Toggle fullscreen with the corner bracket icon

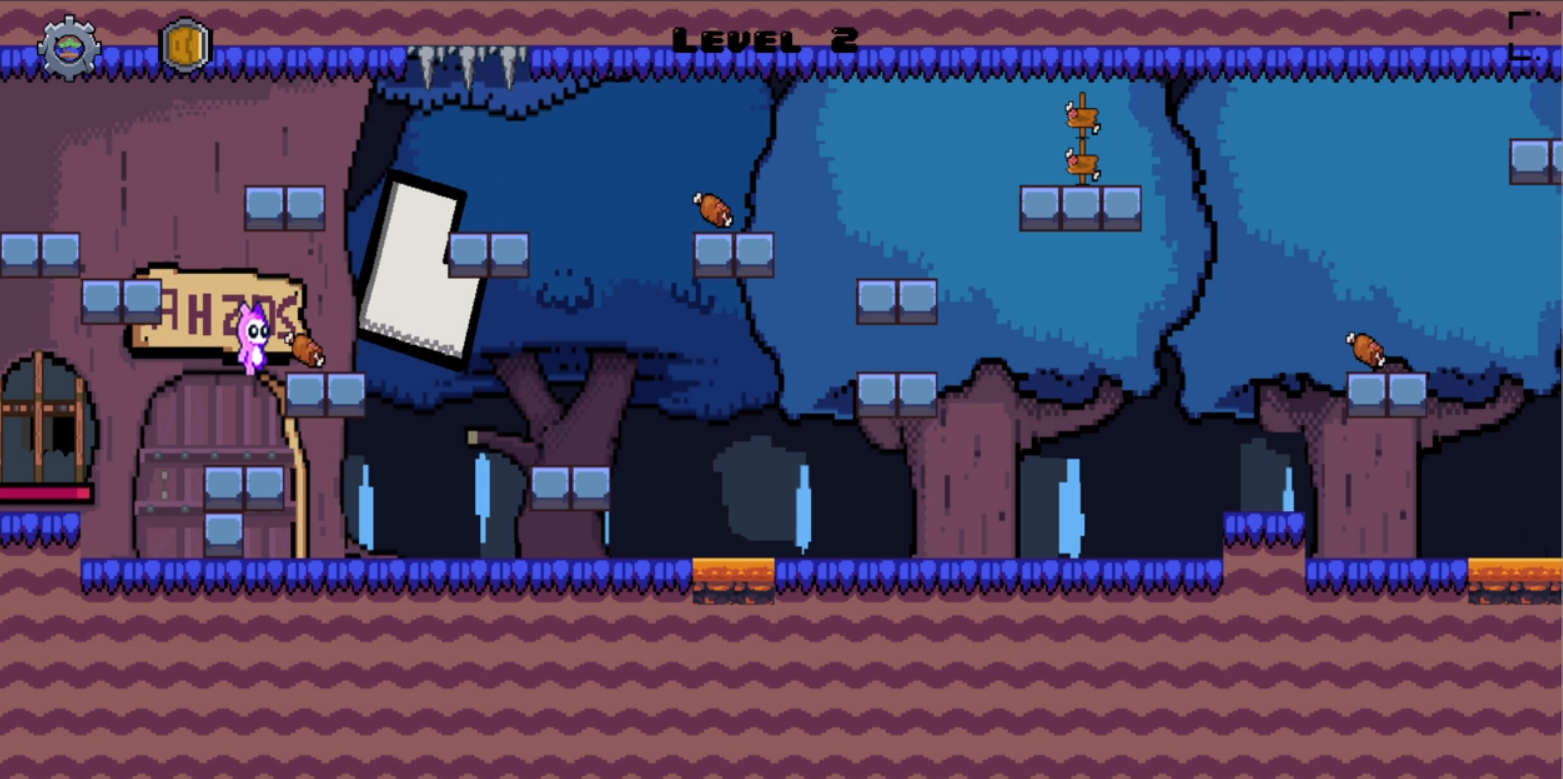tap(1525, 36)
